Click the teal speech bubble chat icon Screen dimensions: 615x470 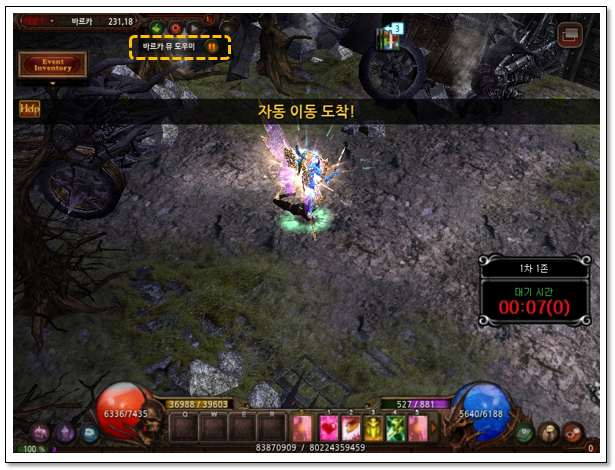pos(90,433)
